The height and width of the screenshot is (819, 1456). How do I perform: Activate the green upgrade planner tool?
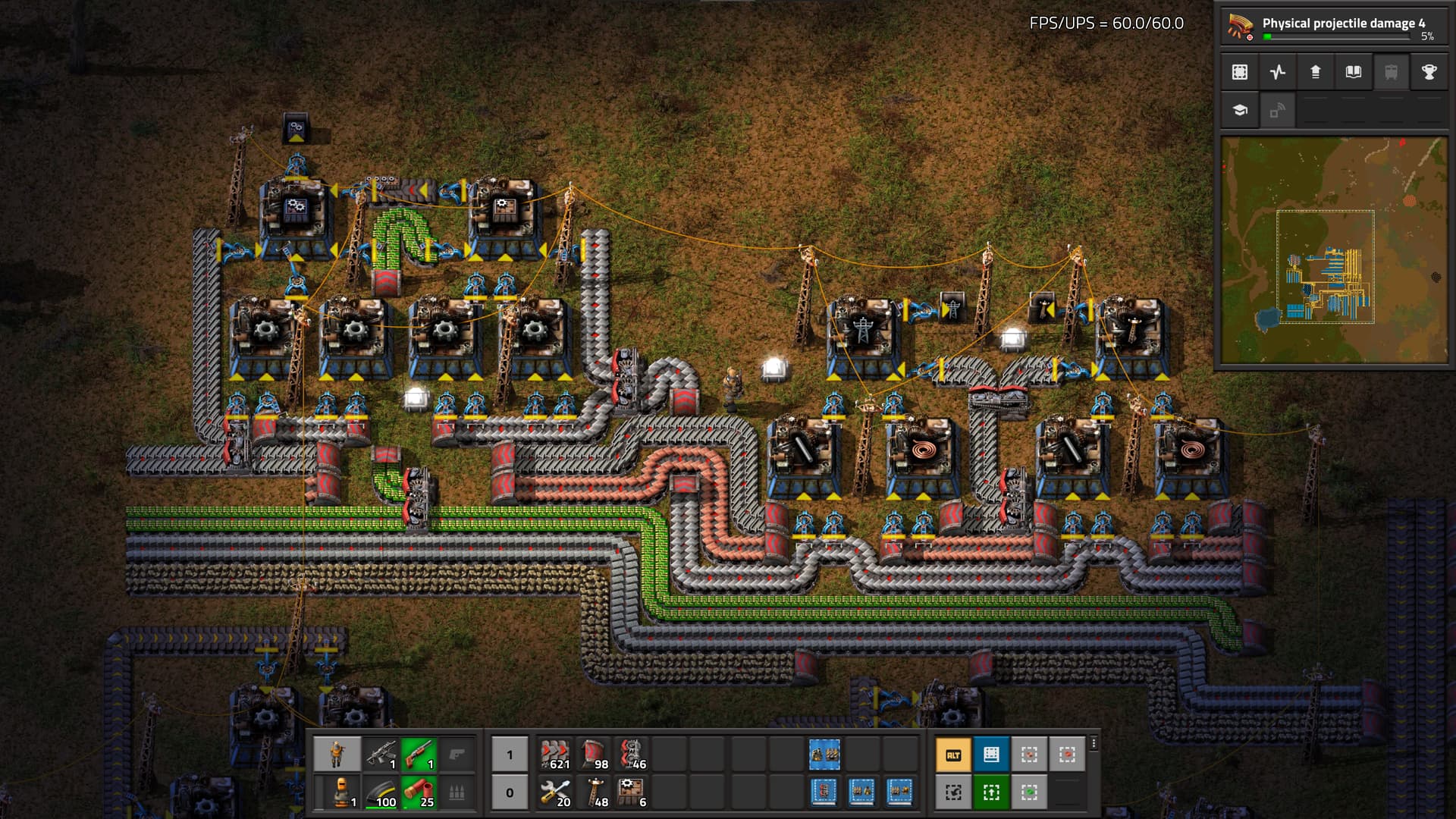pos(991,792)
